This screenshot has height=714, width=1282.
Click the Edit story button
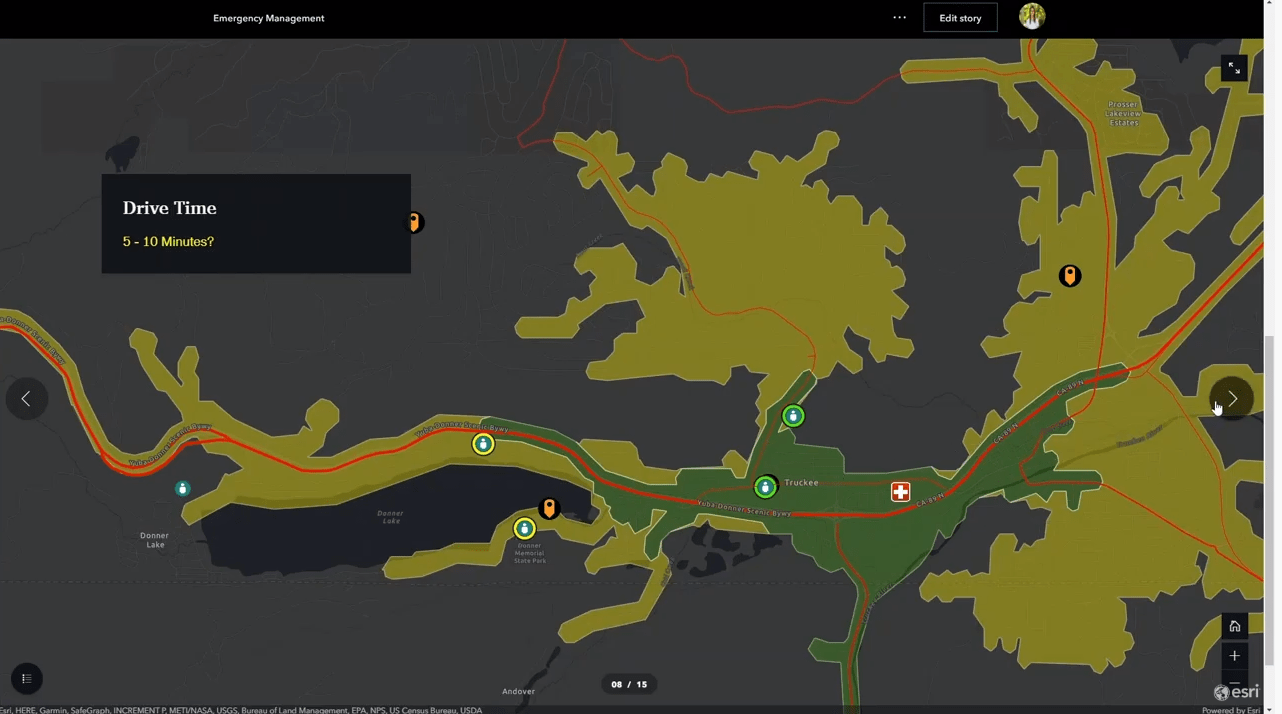(x=960, y=18)
